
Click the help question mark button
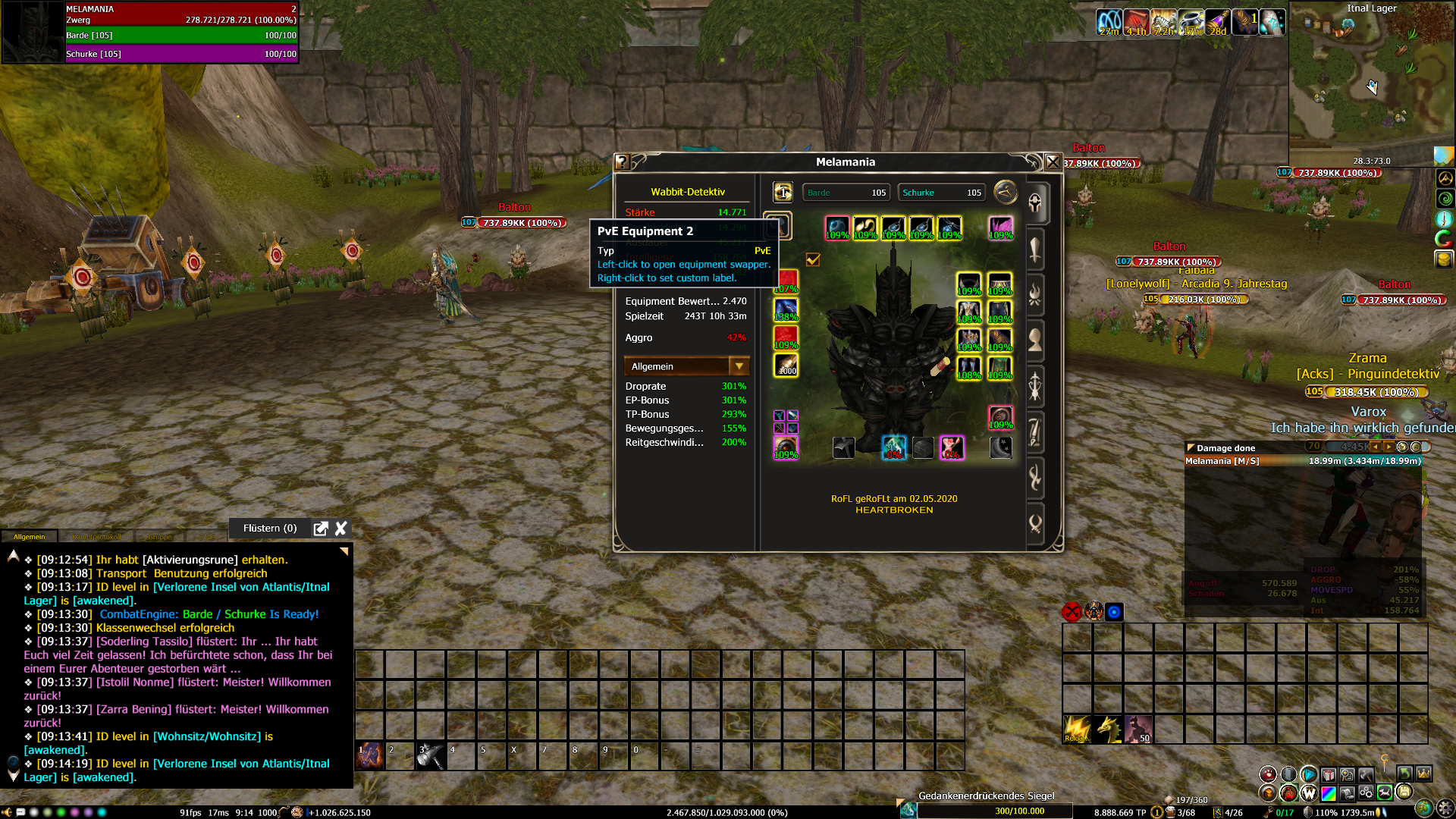(623, 162)
